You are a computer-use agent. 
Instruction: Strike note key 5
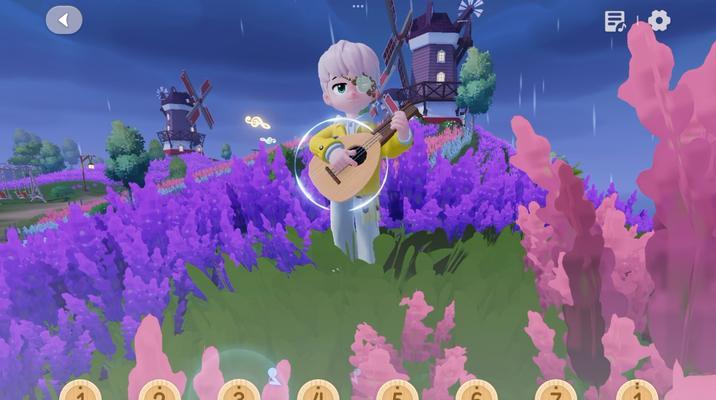pyautogui.click(x=397, y=391)
